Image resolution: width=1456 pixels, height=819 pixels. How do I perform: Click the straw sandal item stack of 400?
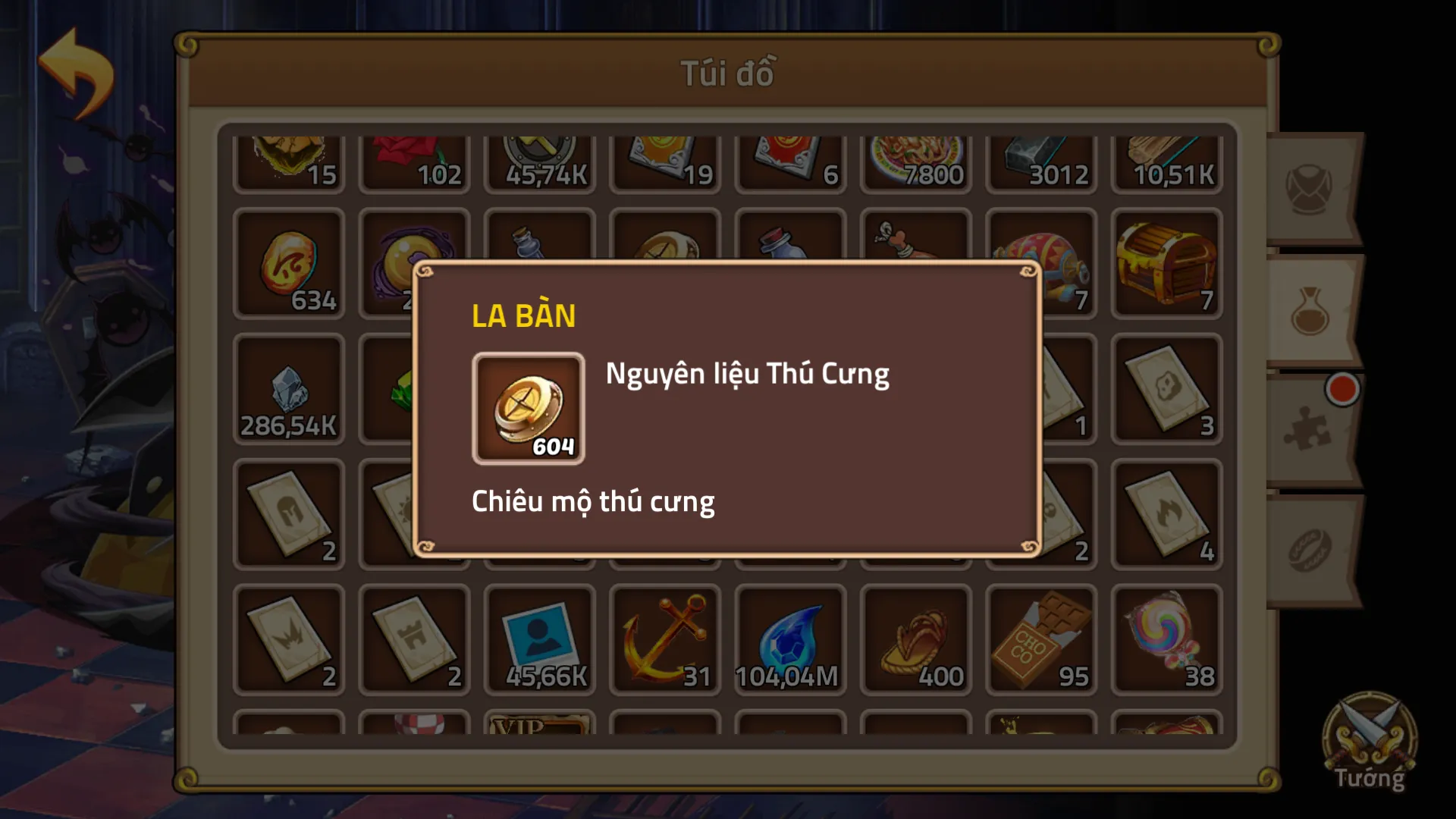(x=915, y=641)
